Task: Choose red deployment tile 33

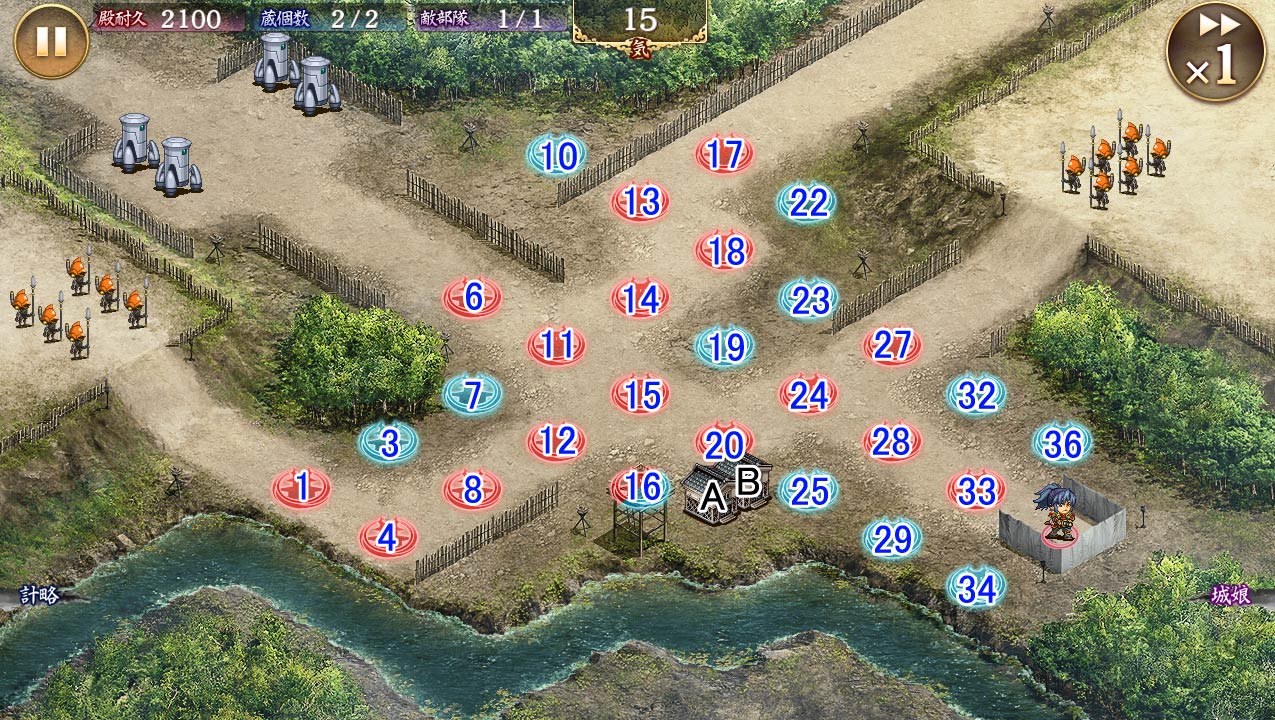Action: click(976, 490)
